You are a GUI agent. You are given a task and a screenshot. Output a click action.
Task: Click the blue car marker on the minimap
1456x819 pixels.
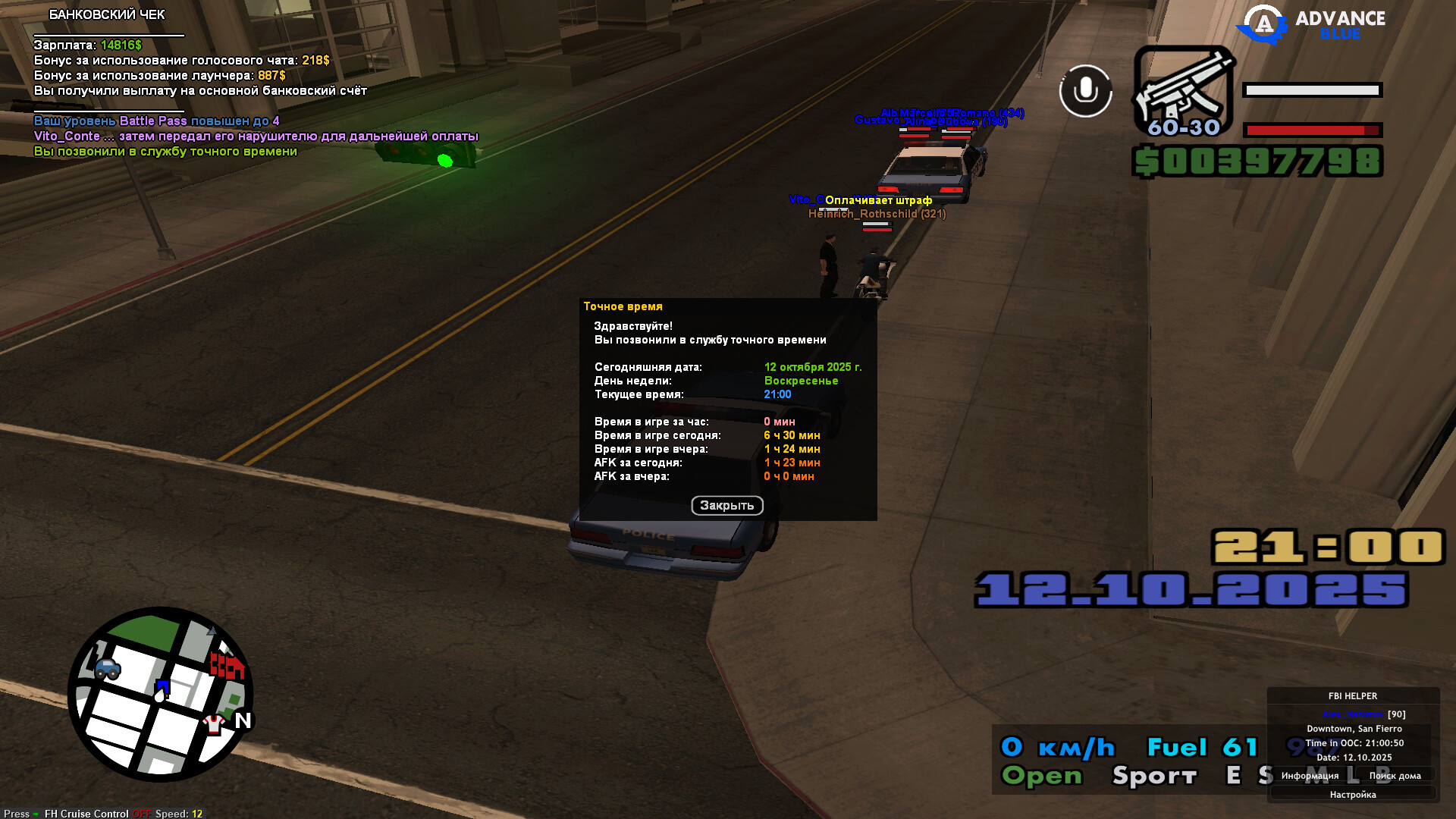pos(108,668)
